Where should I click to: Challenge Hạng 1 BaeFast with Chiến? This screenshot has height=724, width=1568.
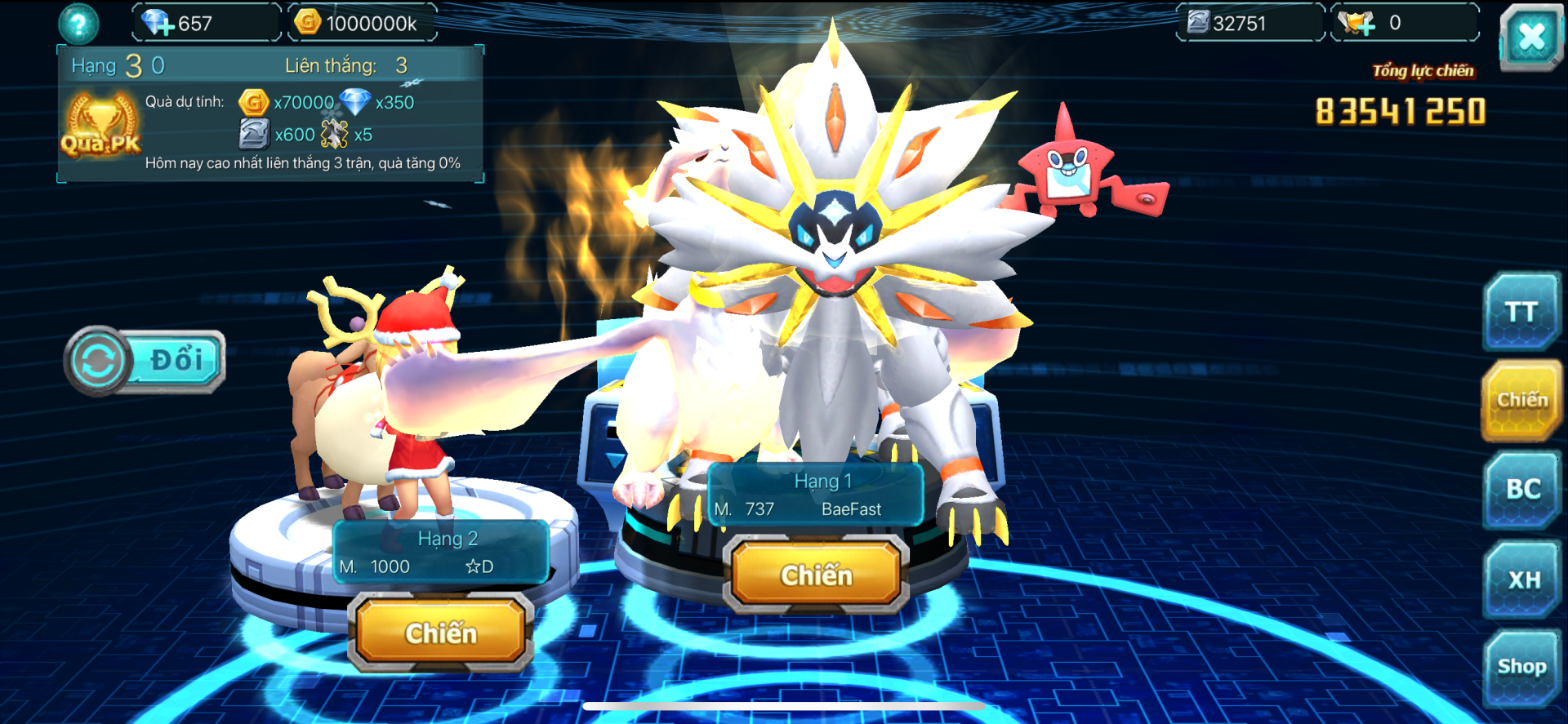[x=816, y=575]
